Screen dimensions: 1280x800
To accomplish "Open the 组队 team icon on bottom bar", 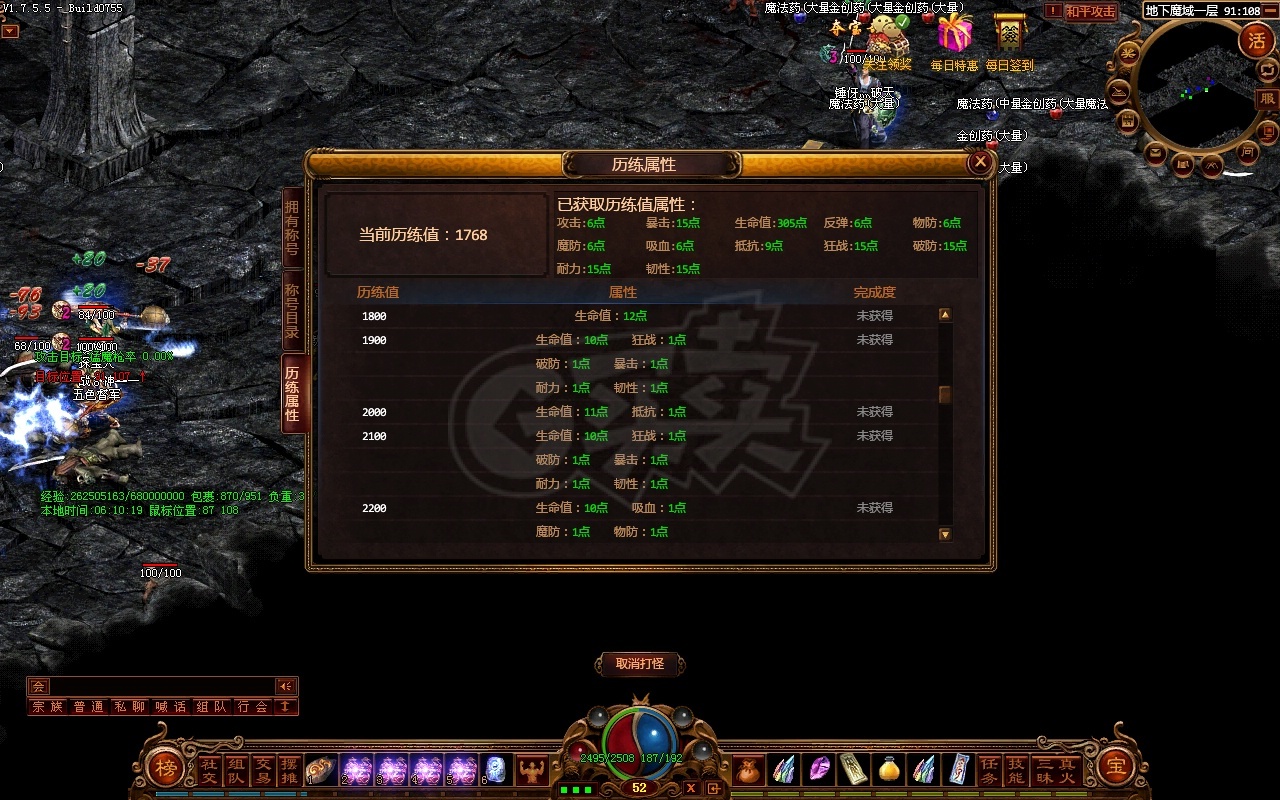I will tap(234, 770).
